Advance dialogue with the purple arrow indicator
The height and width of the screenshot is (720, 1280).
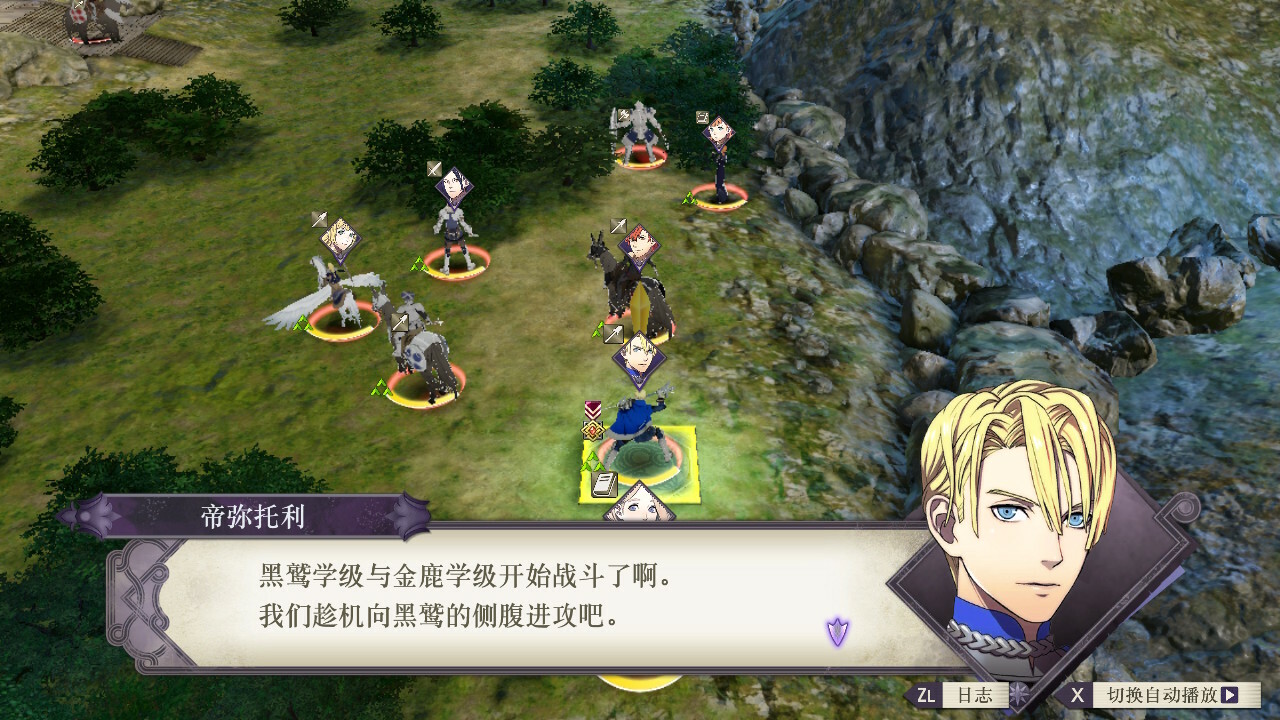click(837, 631)
